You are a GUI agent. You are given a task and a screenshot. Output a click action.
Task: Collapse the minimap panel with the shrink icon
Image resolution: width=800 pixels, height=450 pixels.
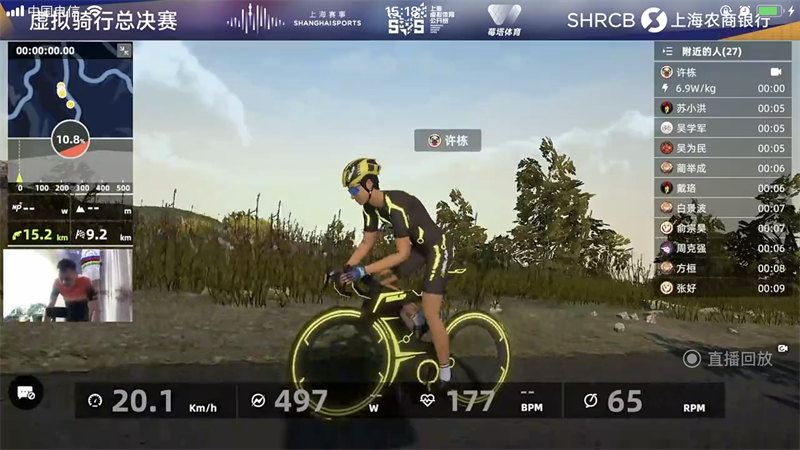[x=124, y=50]
